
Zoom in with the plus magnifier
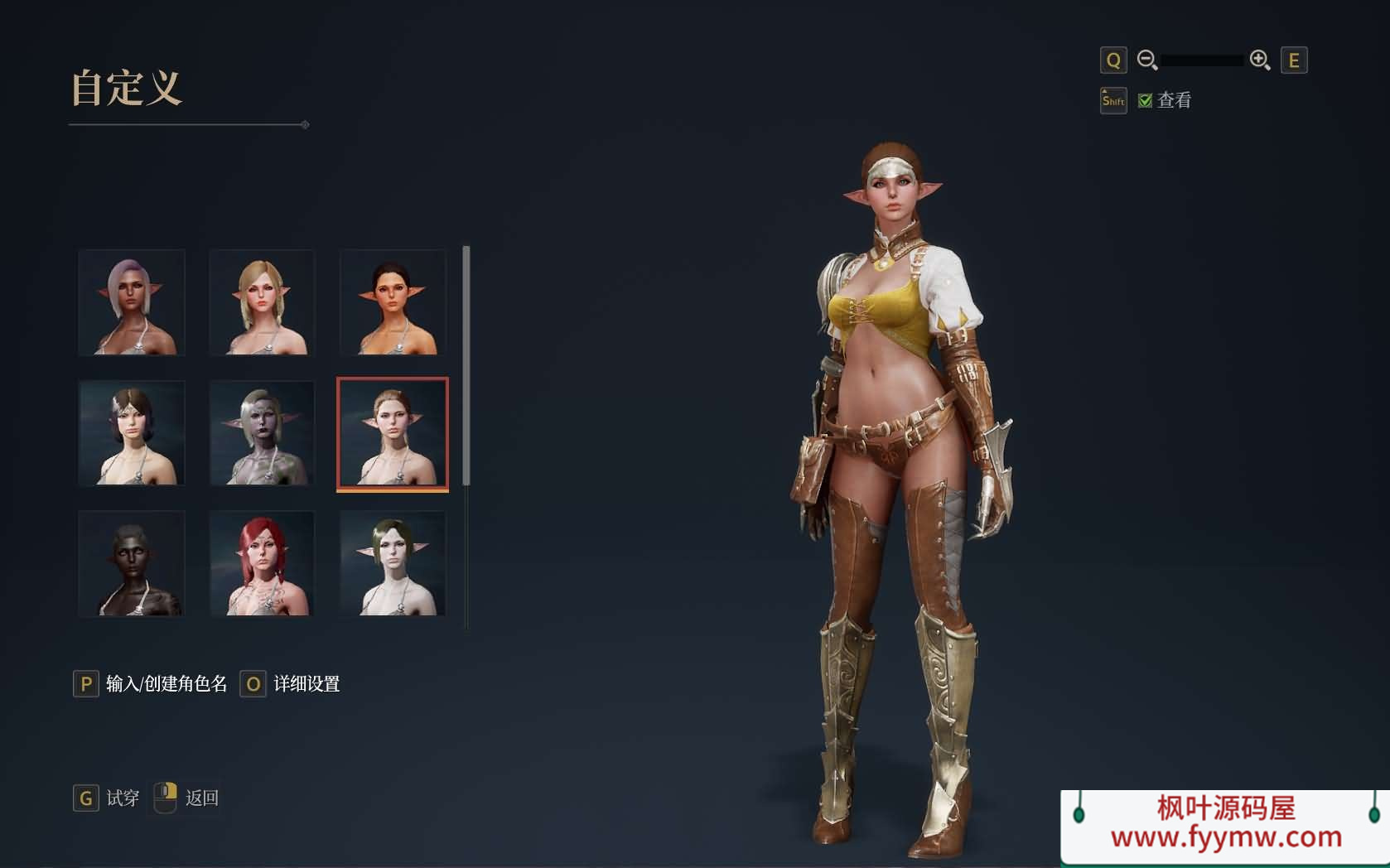(x=1260, y=60)
